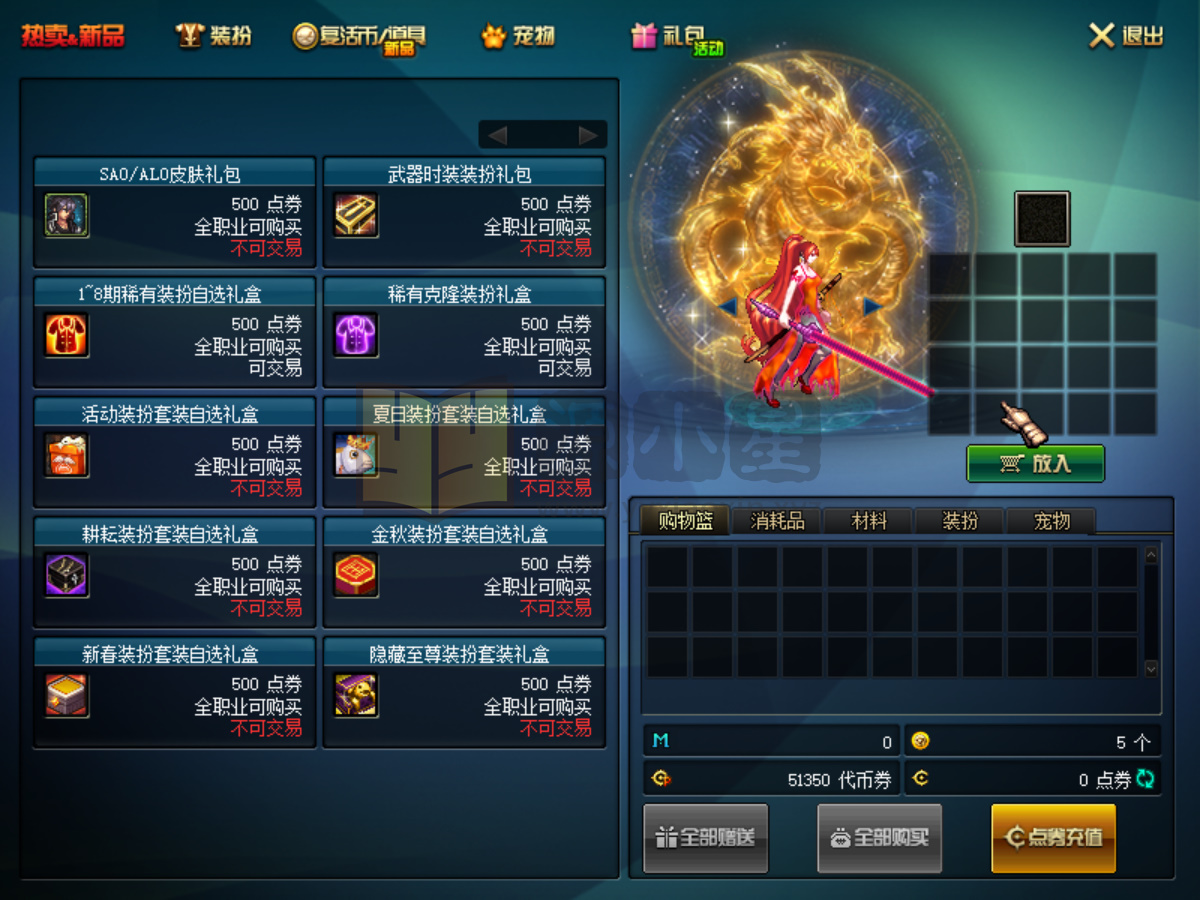Open 点券充值 recharge
1200x900 pixels.
[x=1053, y=838]
